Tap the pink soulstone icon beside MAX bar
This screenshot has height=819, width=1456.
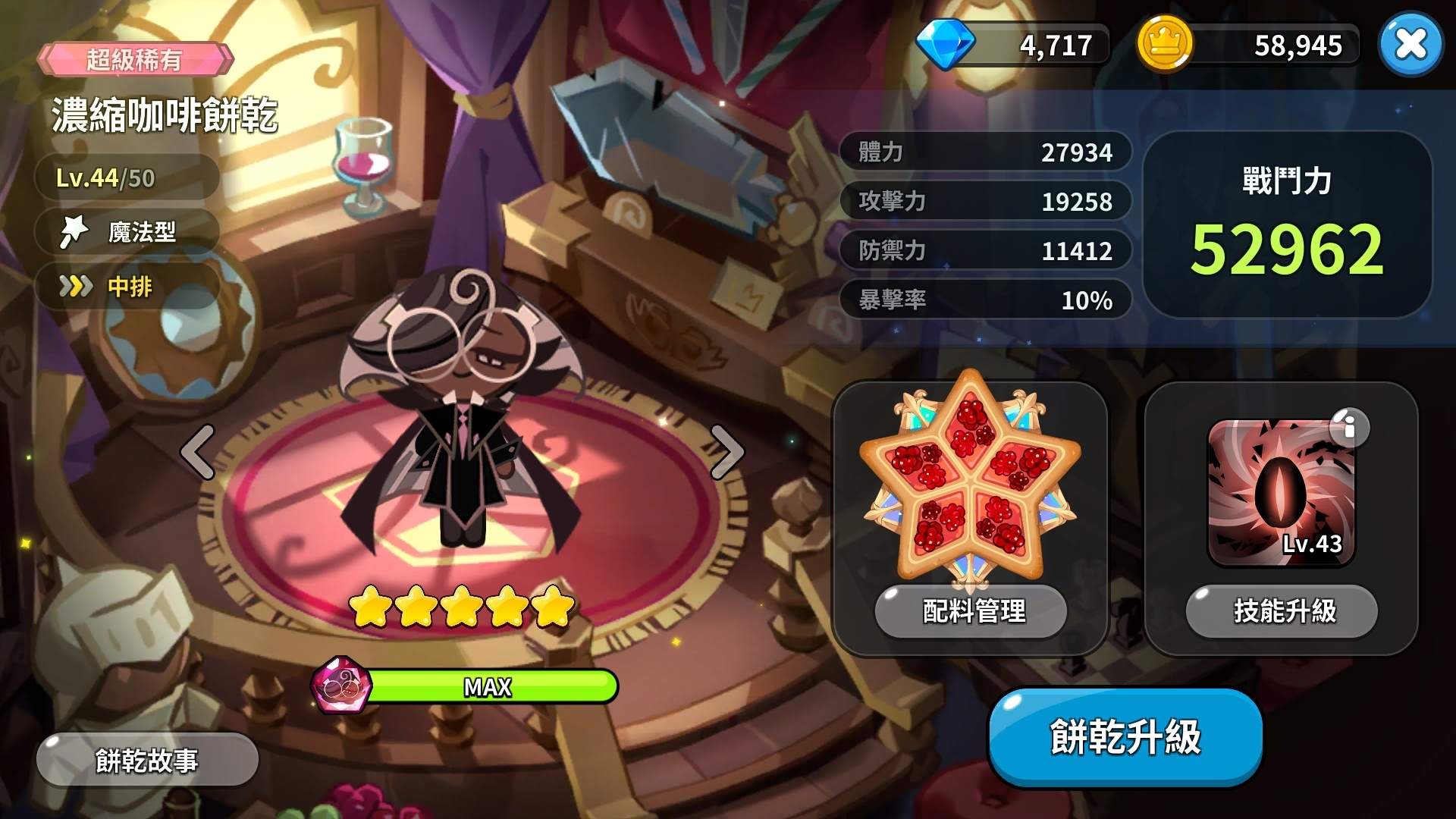(x=341, y=686)
